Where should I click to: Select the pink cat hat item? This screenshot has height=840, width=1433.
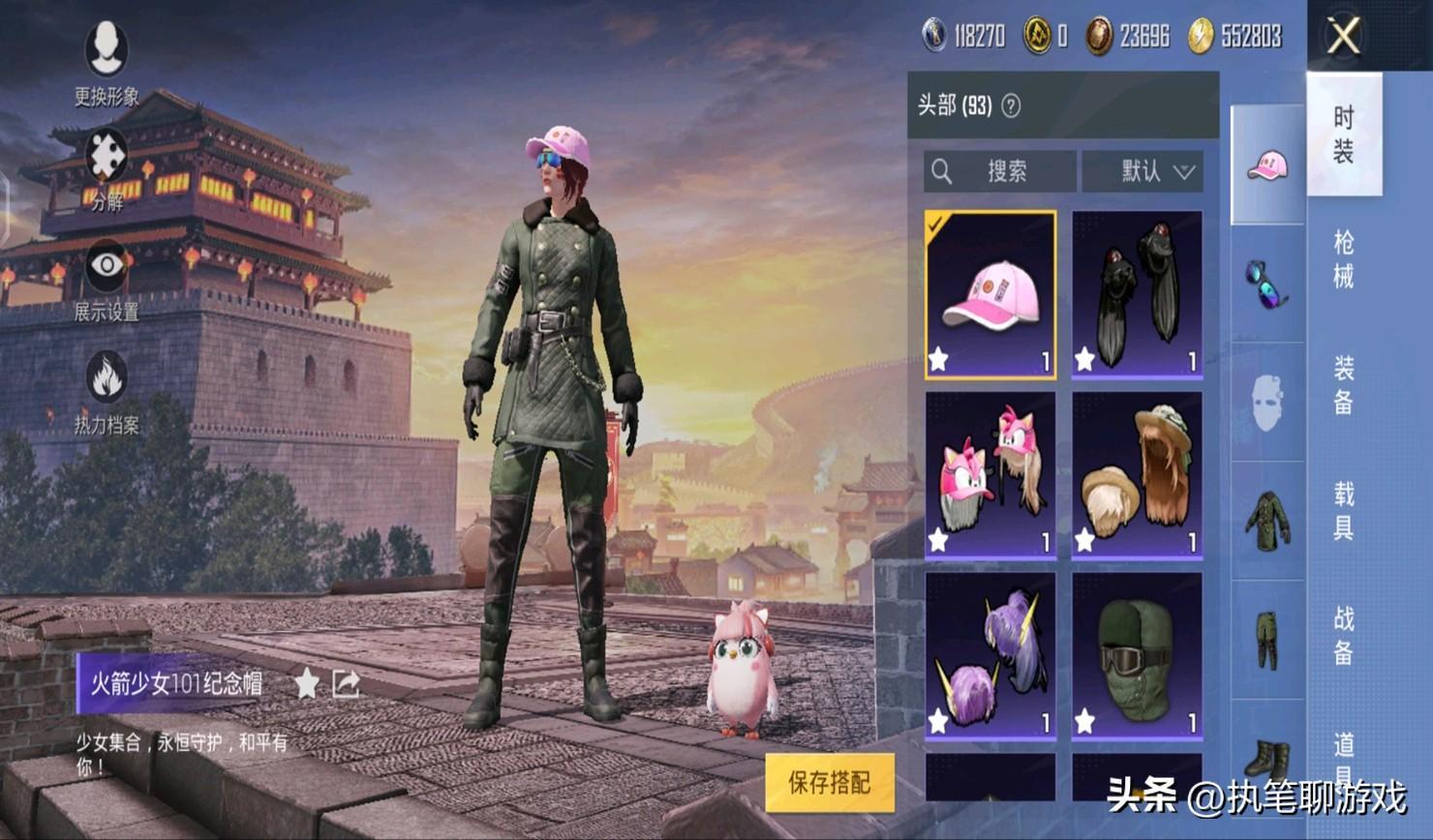coord(990,474)
